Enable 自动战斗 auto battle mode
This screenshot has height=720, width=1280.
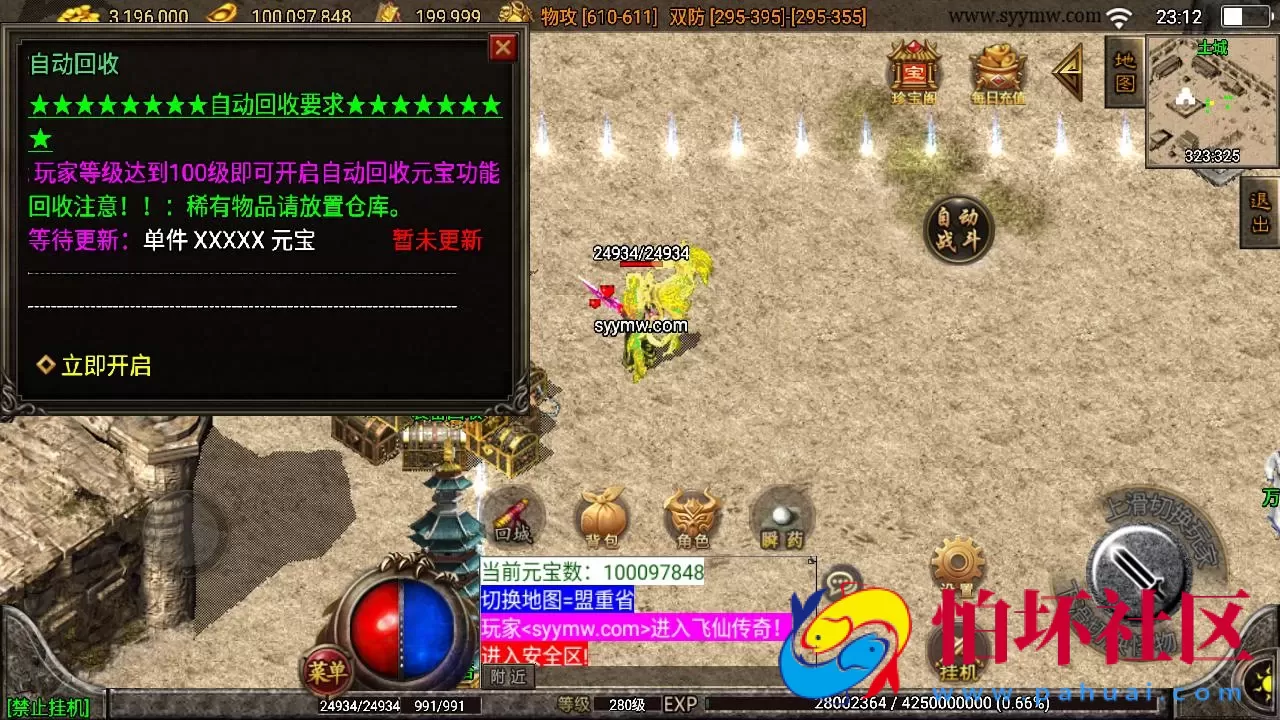(957, 229)
